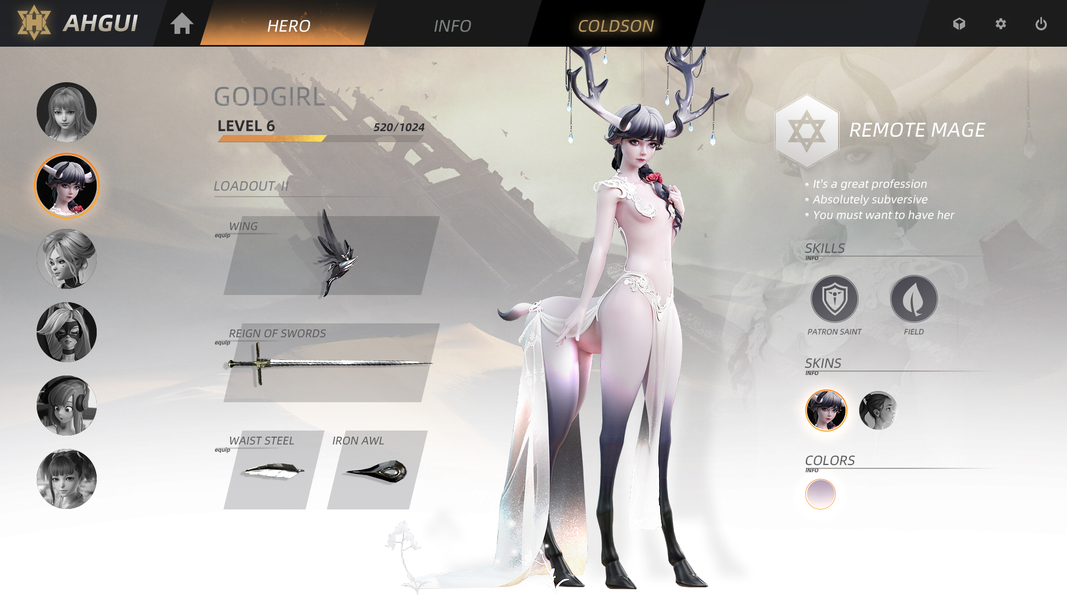Choose the grayscale side-profile skin
The image size is (1067, 600).
click(x=878, y=410)
